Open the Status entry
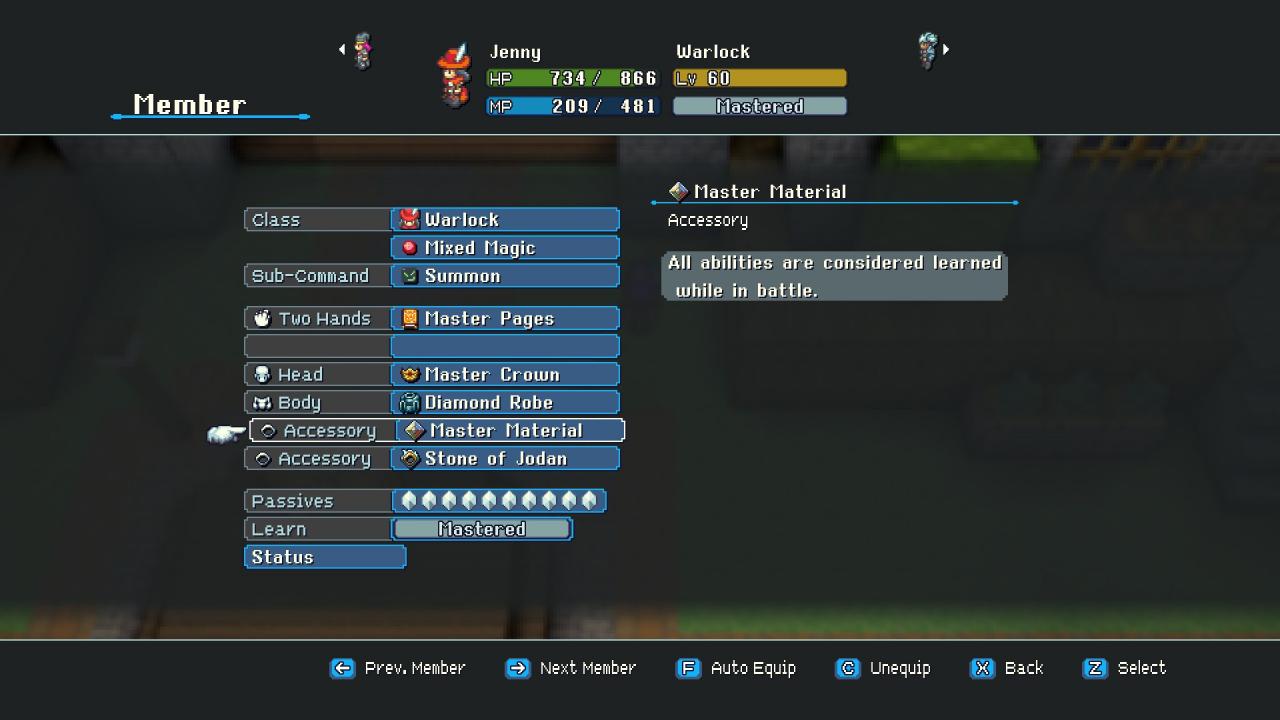 pyautogui.click(x=325, y=557)
